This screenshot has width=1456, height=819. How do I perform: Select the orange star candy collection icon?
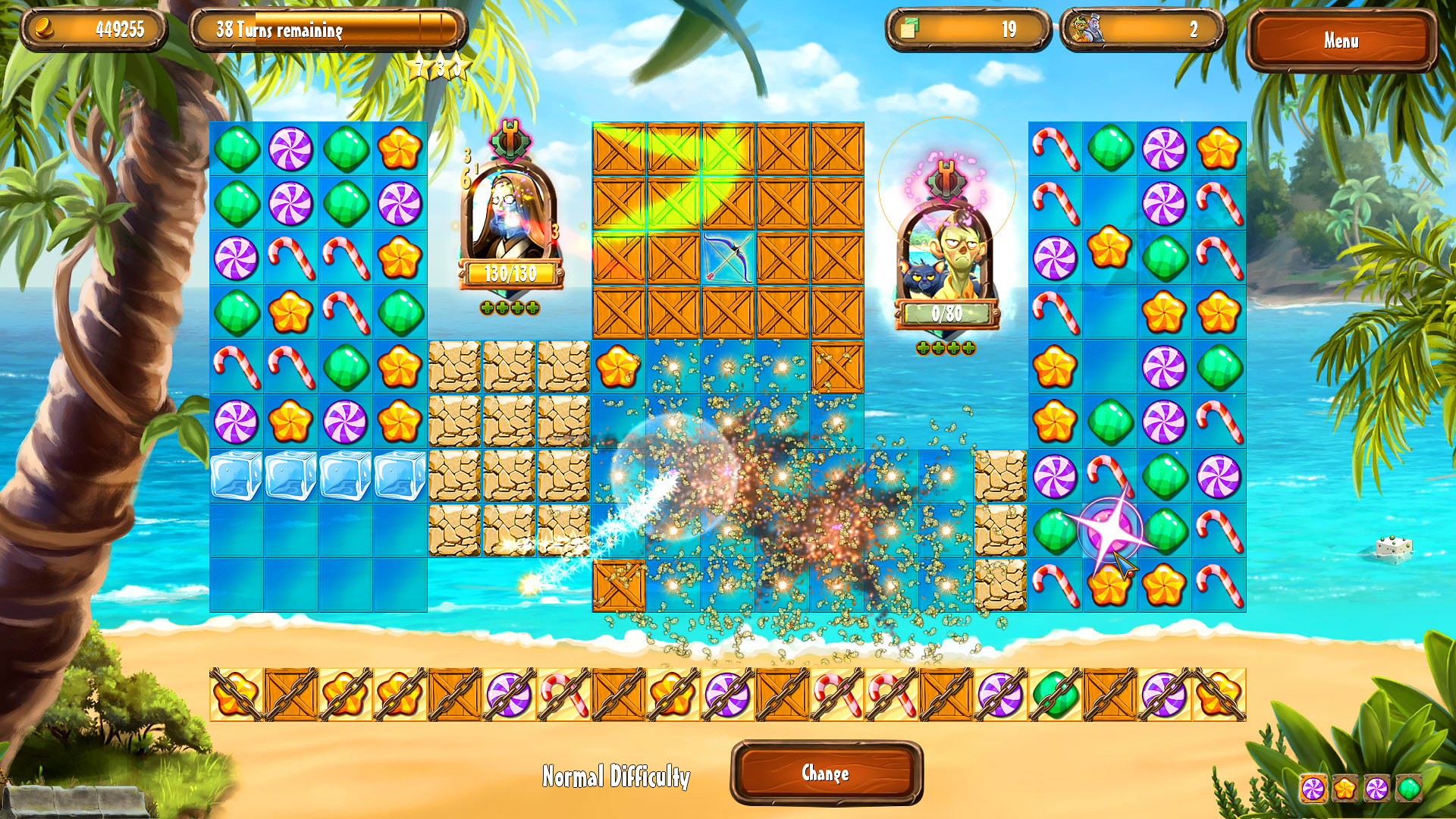point(1345,787)
